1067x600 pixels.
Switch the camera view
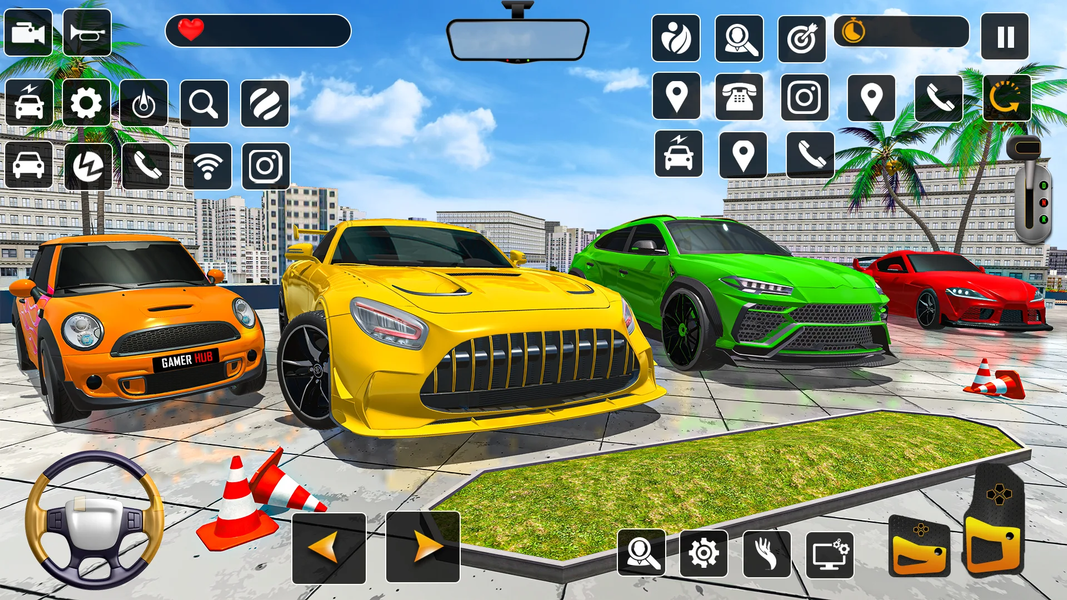point(28,33)
